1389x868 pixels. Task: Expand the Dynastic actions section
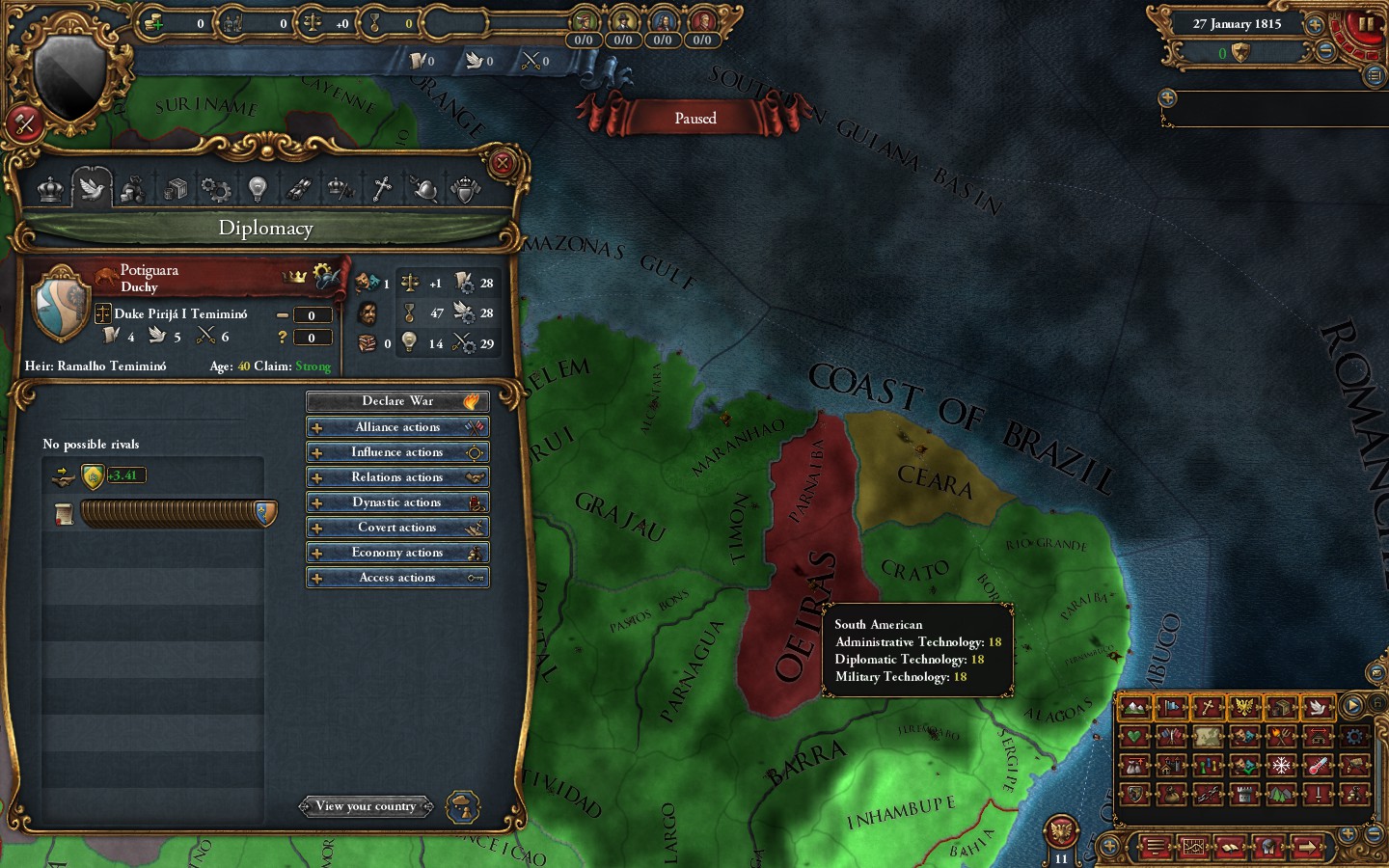point(396,502)
